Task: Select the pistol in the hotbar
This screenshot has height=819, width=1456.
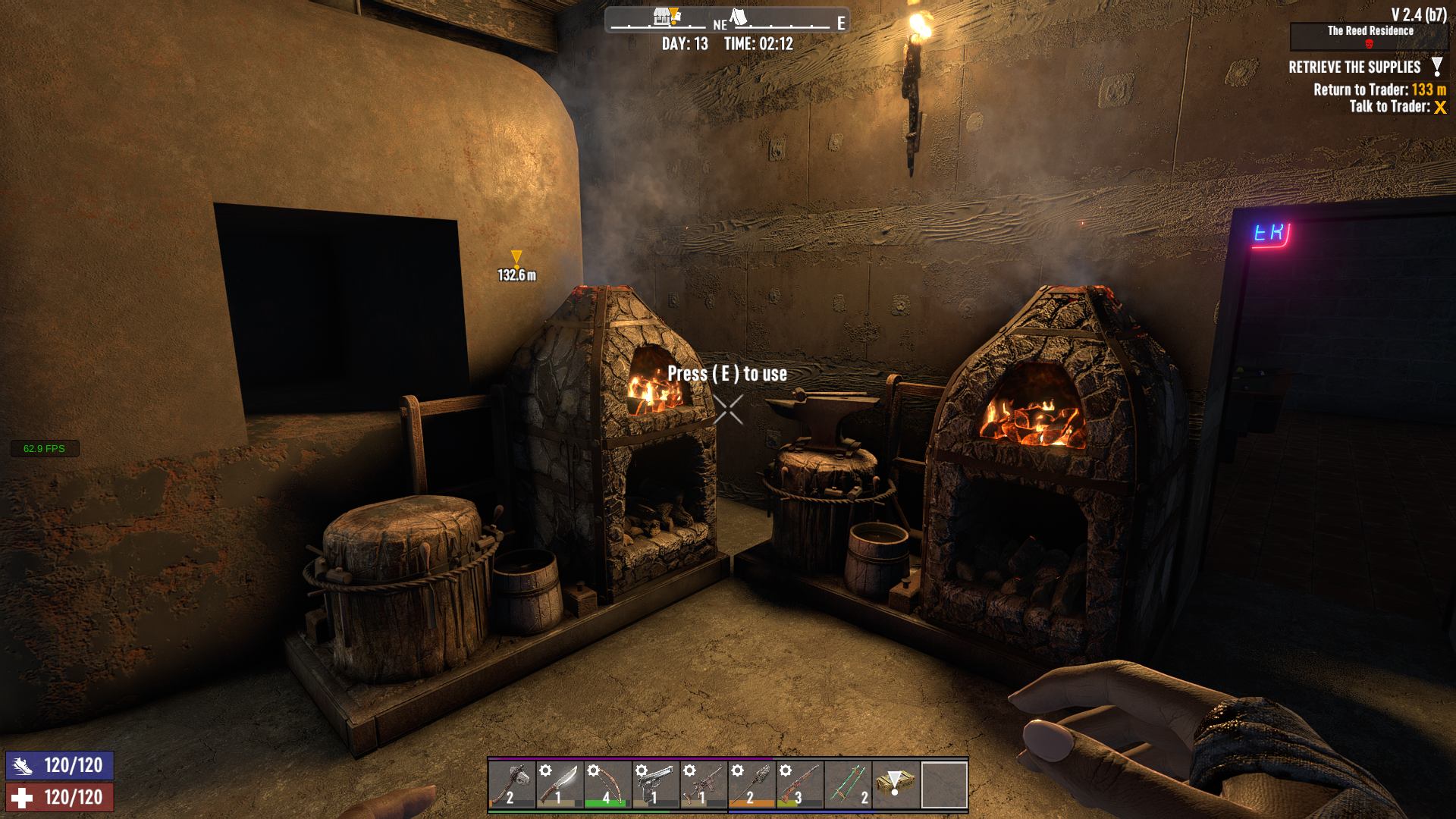Action: coord(656,784)
